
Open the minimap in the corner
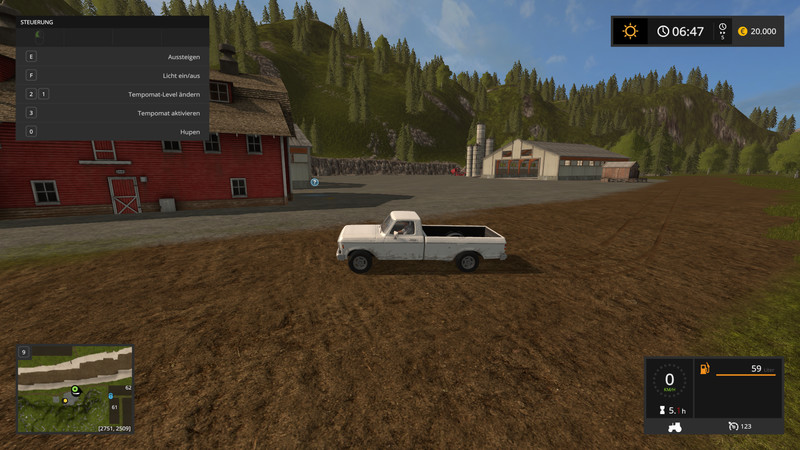click(75, 389)
